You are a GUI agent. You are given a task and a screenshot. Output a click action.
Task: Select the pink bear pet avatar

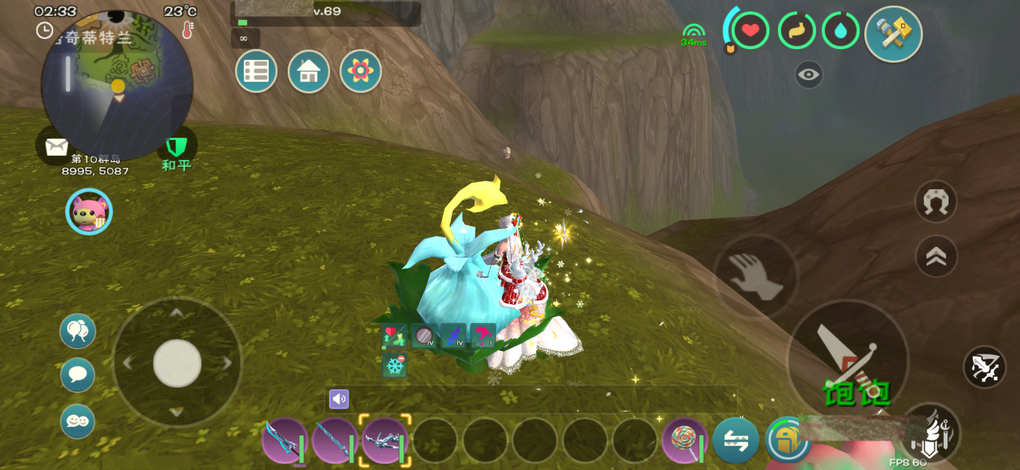89,211
